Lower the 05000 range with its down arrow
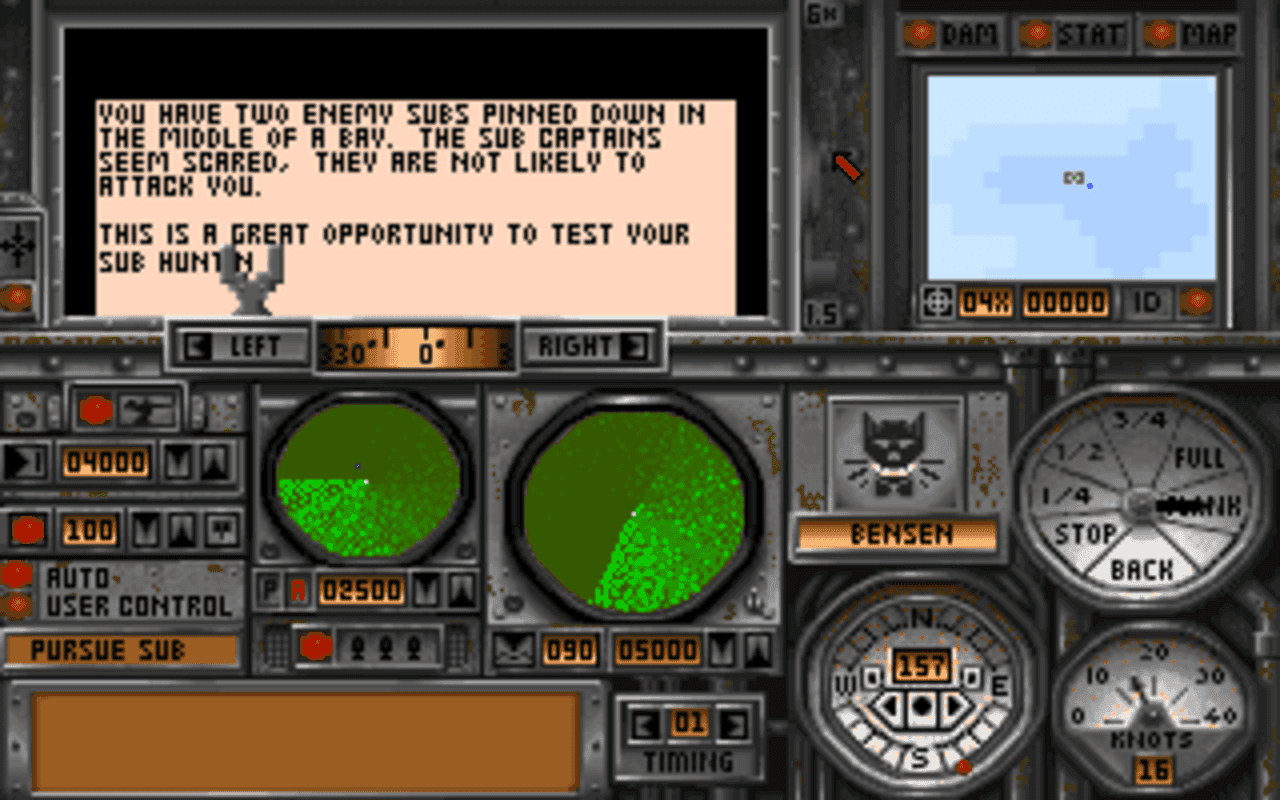1280x800 pixels. tap(724, 650)
